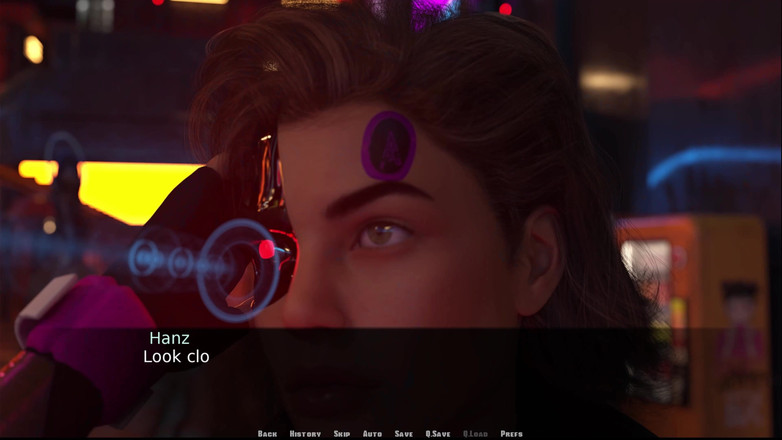
Task: Select the greyed-out Q.Load button
Action: (x=475, y=434)
